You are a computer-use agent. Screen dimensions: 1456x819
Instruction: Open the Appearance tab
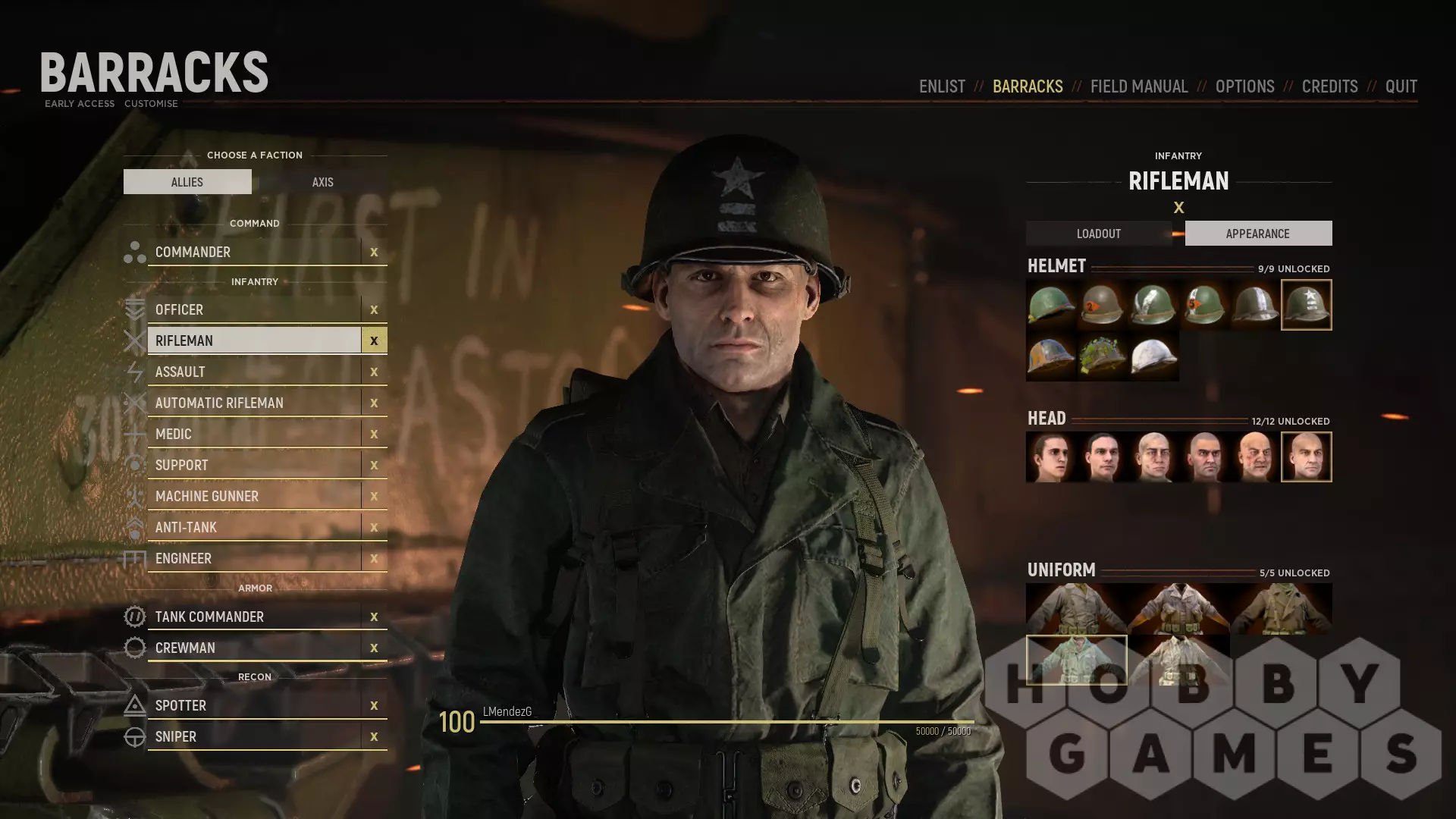coord(1257,234)
